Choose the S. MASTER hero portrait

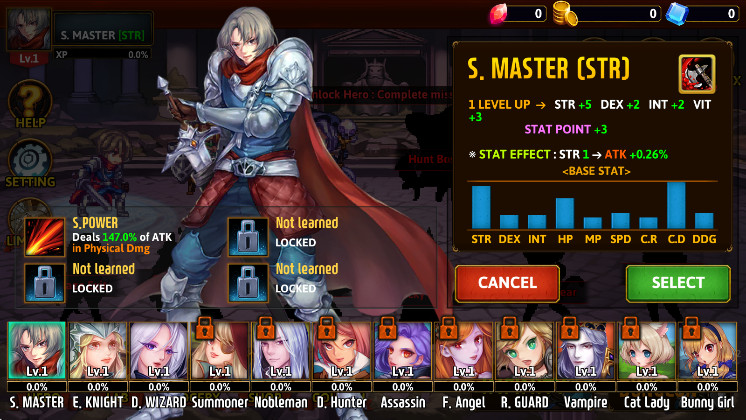pyautogui.click(x=36, y=352)
